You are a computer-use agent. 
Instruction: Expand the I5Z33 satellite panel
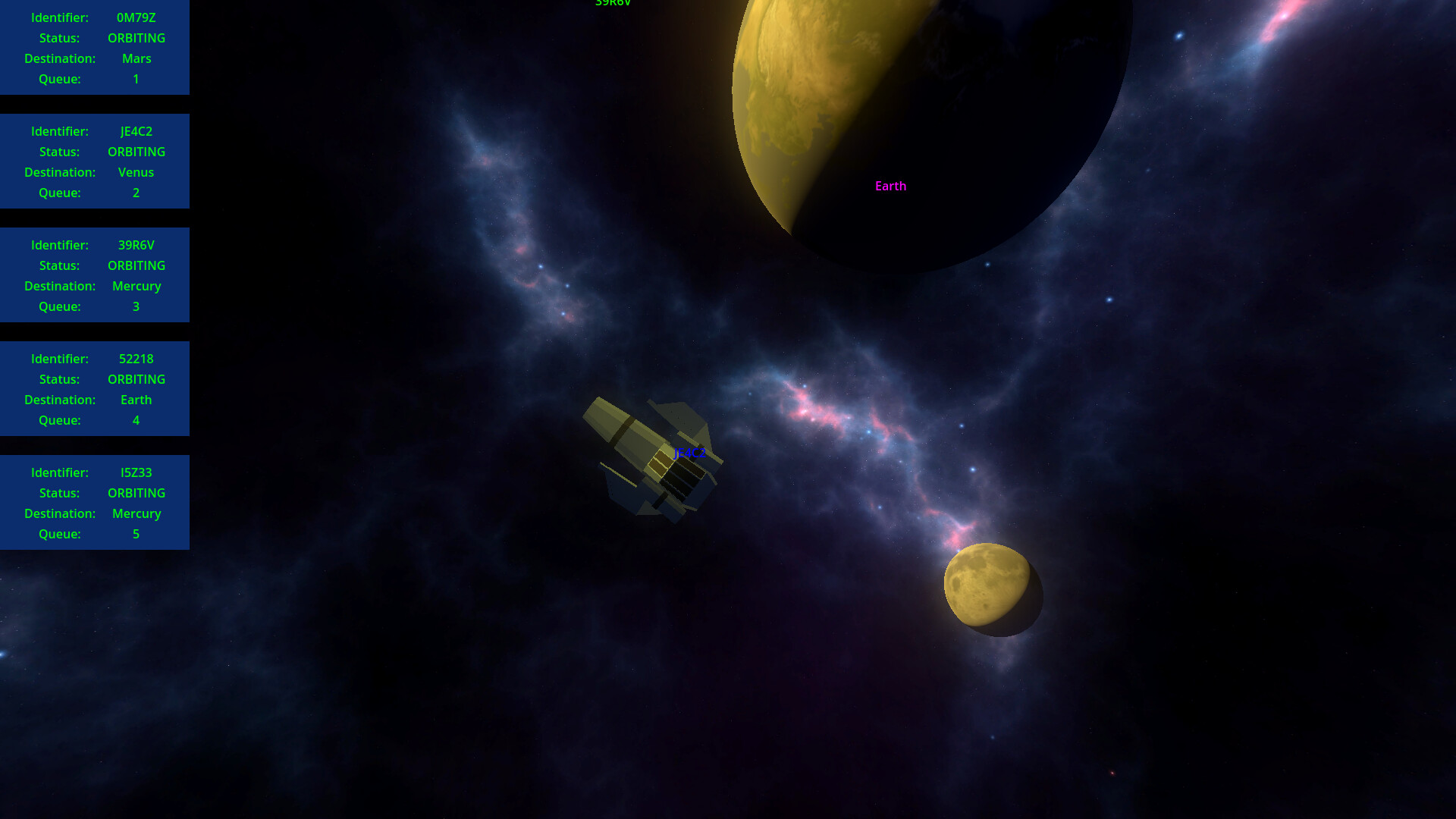pos(95,502)
